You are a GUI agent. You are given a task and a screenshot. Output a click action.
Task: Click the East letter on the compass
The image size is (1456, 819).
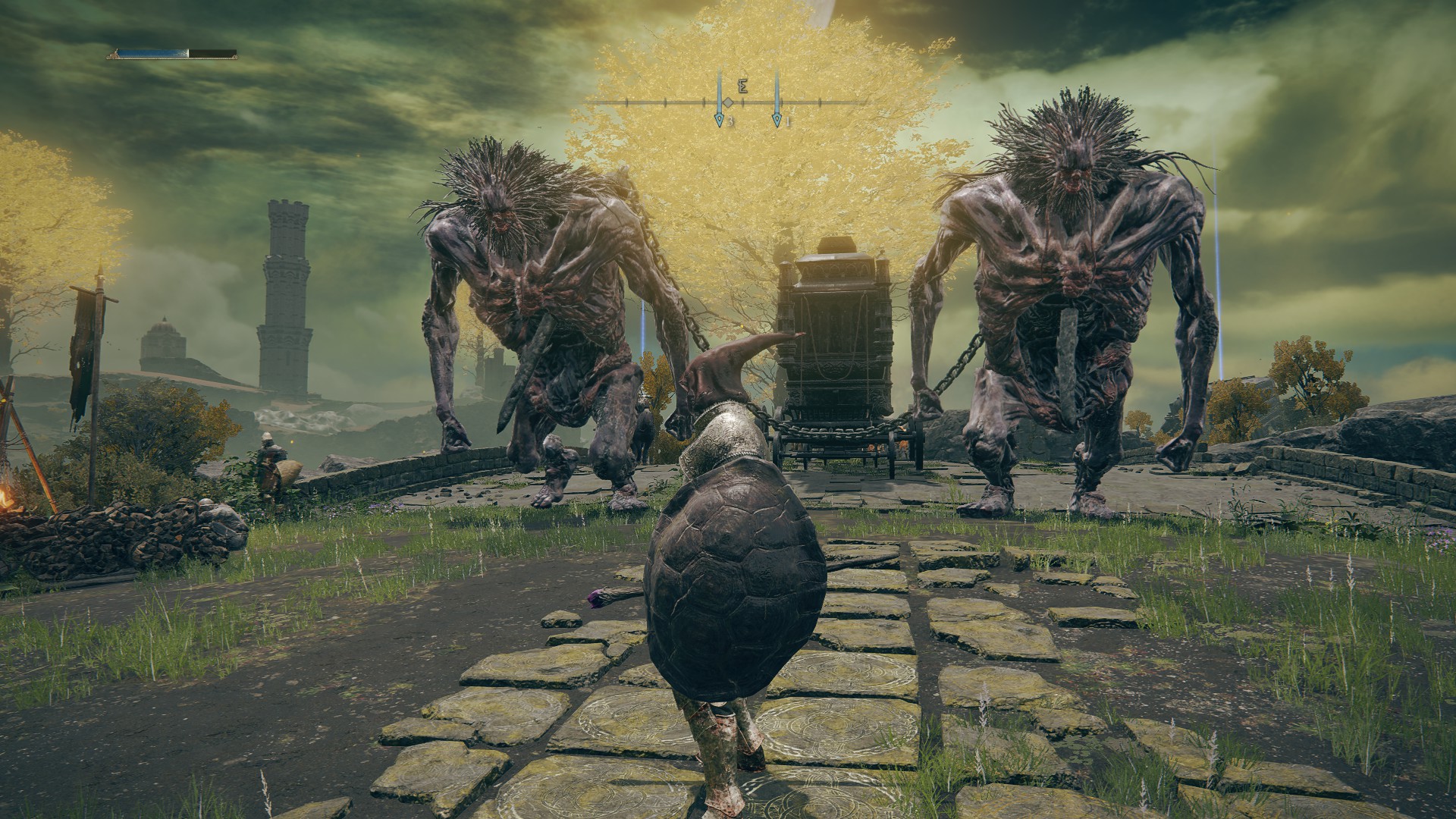coord(743,86)
